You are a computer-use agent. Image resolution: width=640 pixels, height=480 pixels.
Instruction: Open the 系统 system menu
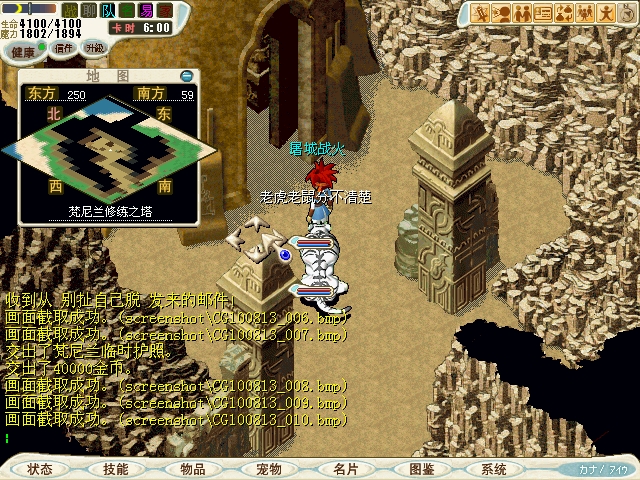click(494, 469)
